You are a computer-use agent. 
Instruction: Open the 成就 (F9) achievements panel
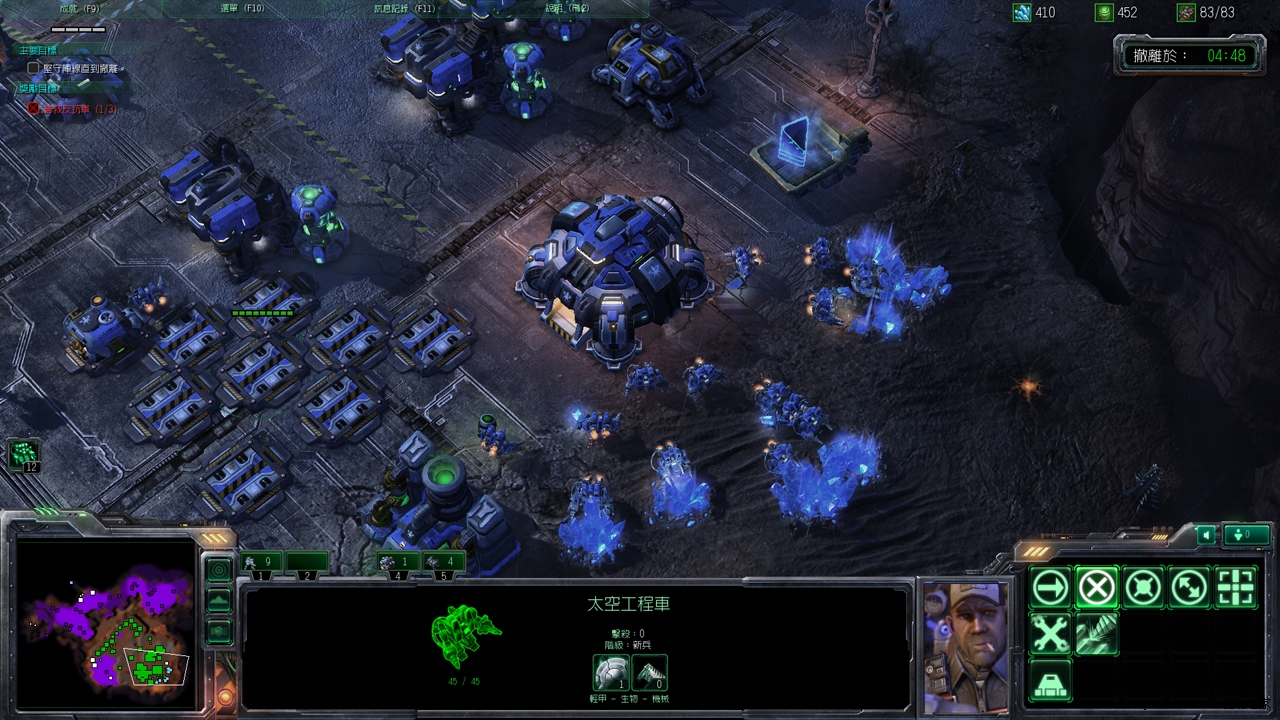[x=80, y=8]
